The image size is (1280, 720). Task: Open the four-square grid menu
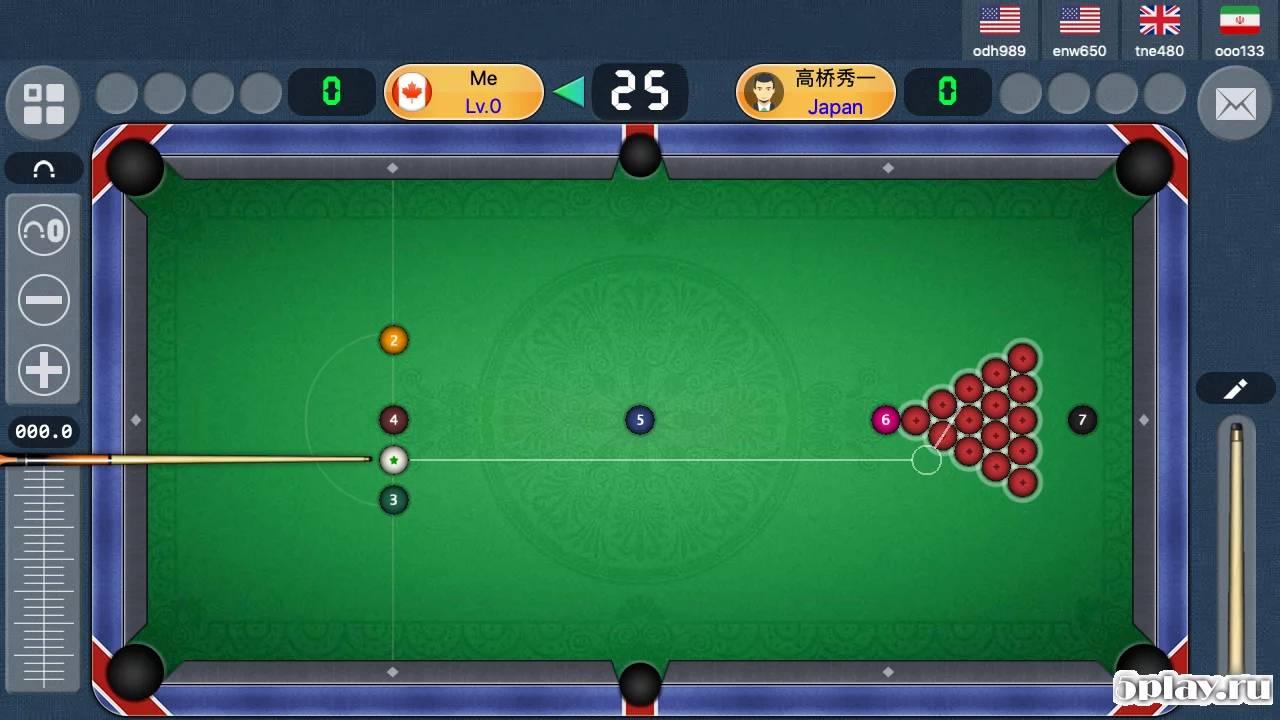coord(44,104)
